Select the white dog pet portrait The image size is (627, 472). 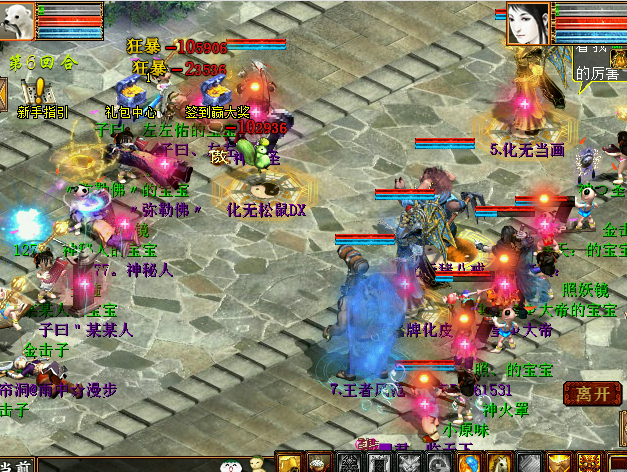pyautogui.click(x=18, y=21)
